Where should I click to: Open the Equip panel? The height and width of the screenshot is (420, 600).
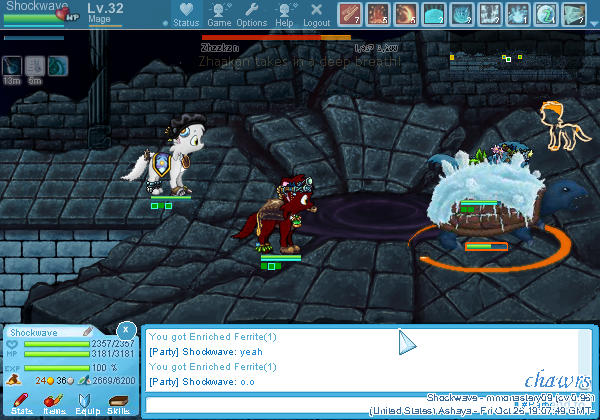pos(85,403)
